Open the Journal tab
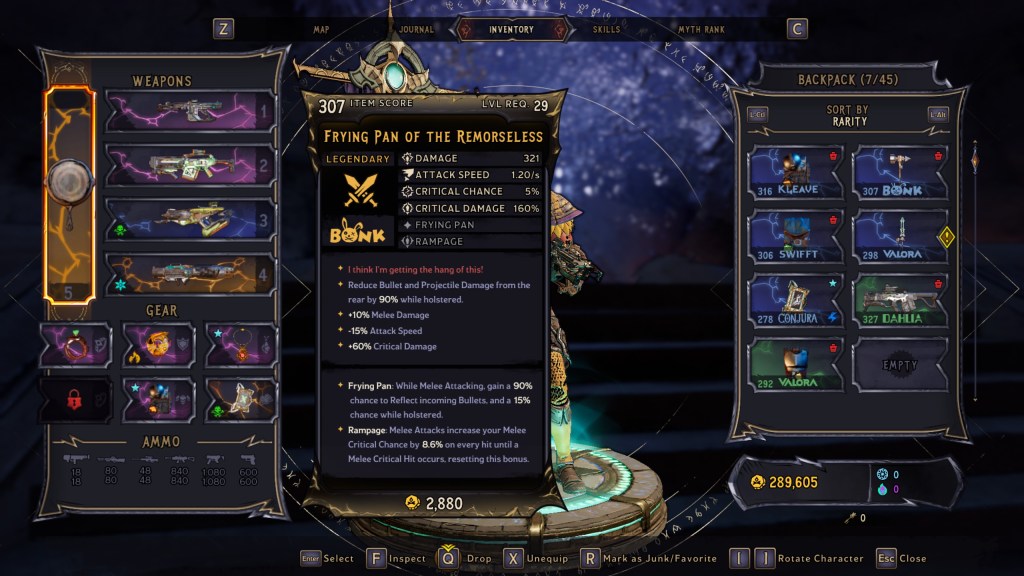1024x576 pixels. click(416, 30)
